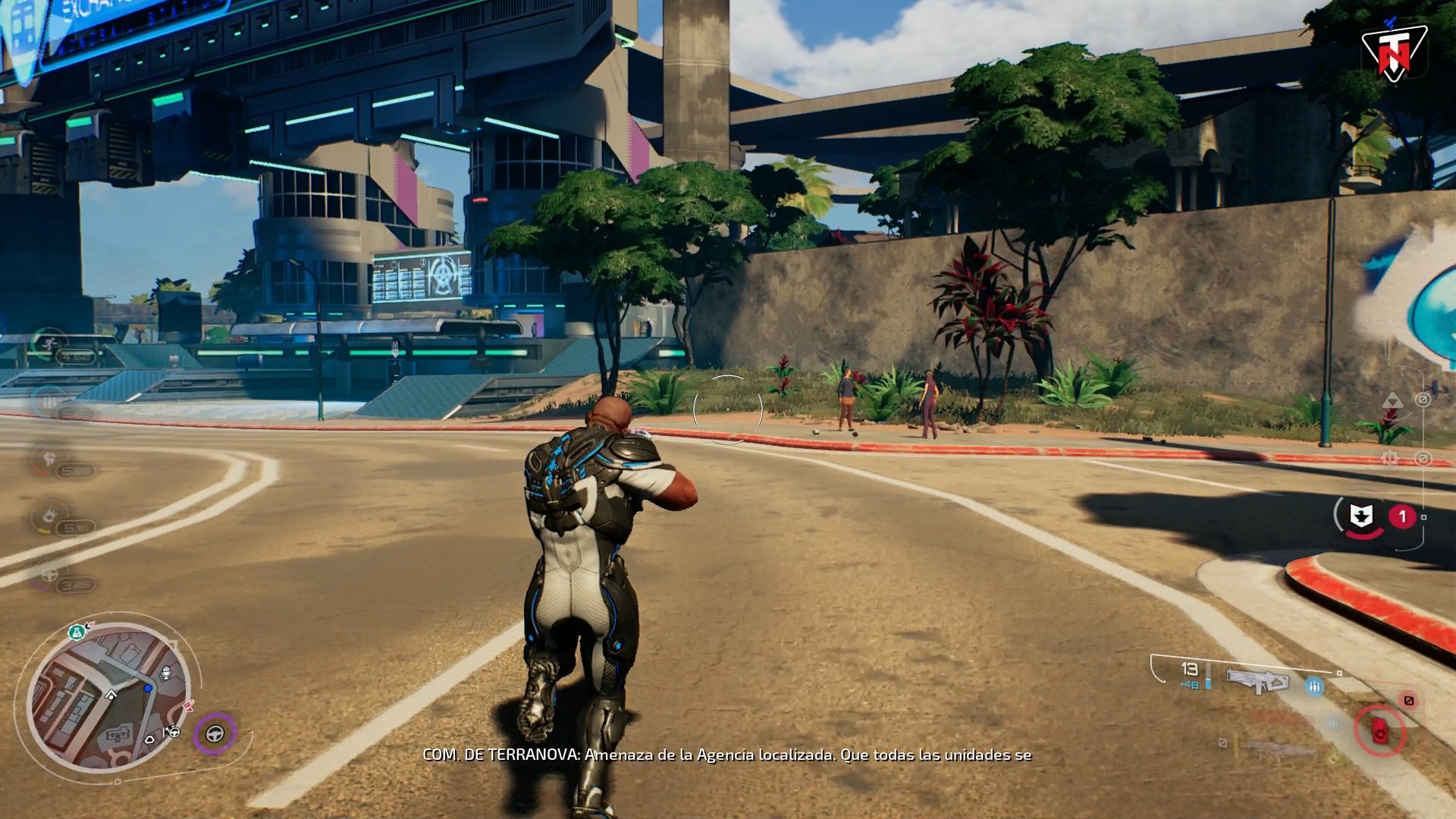Viewport: 1456px width, 819px height.
Task: Open the home marker arrow on the minimap
Action: pyautogui.click(x=111, y=695)
